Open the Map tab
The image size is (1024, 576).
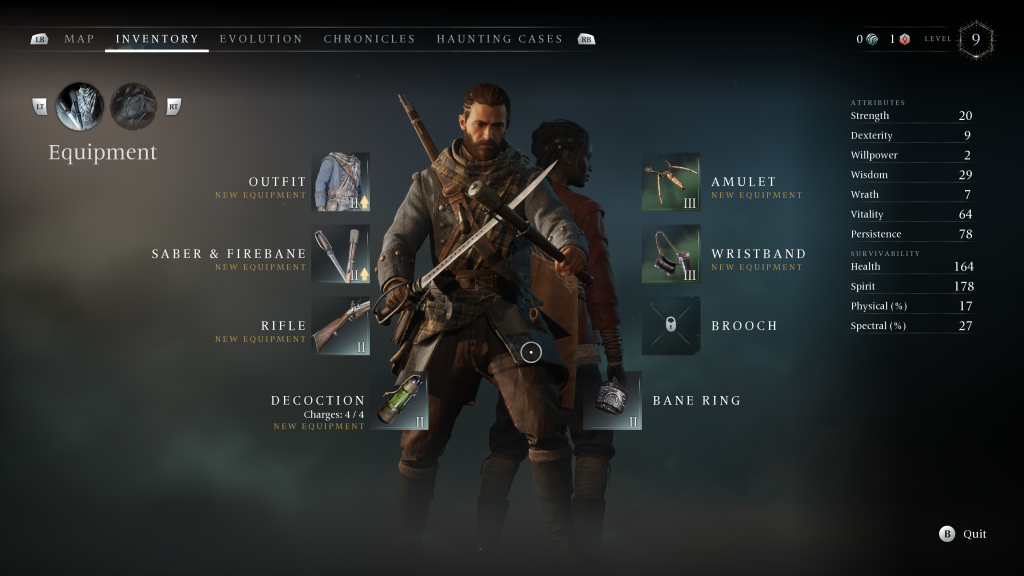79,39
